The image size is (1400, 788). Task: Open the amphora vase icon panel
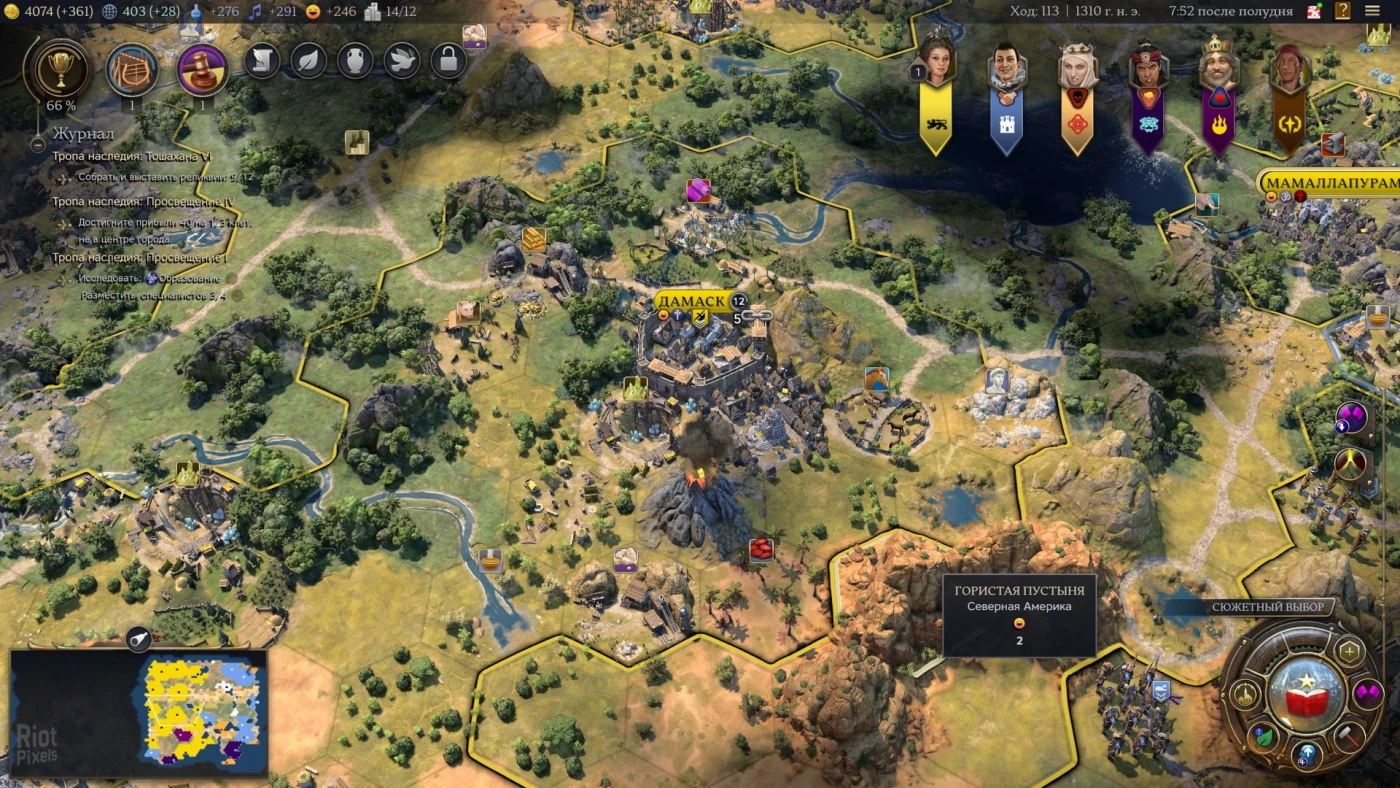click(355, 62)
